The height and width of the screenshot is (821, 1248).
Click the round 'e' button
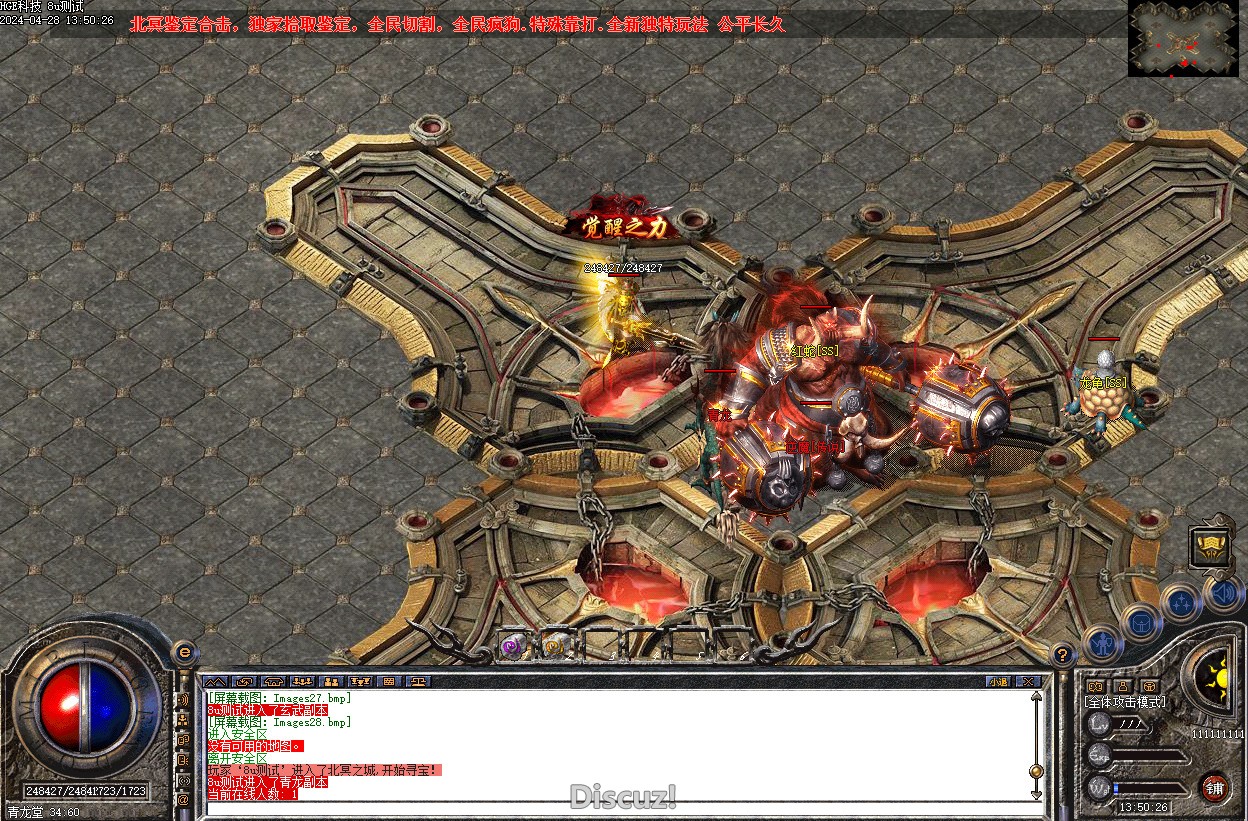pyautogui.click(x=184, y=652)
